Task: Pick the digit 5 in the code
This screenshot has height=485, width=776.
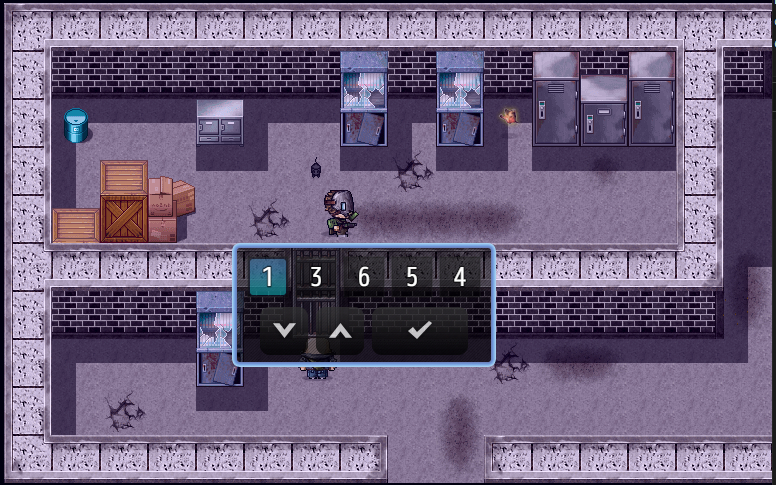Action: (x=411, y=277)
